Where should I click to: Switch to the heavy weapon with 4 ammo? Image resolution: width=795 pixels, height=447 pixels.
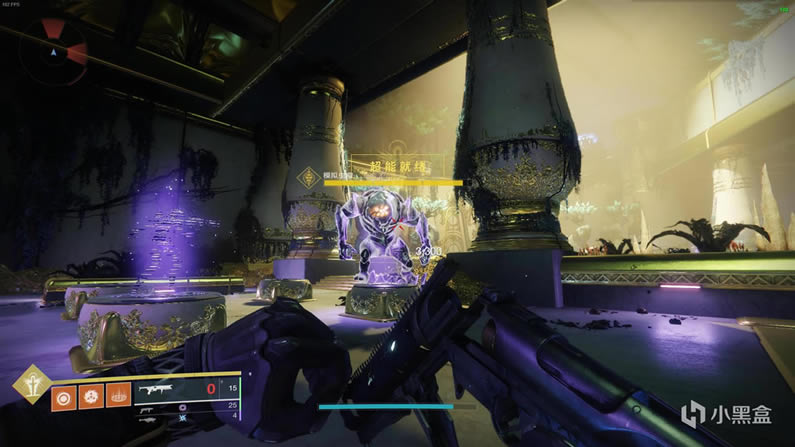point(150,421)
